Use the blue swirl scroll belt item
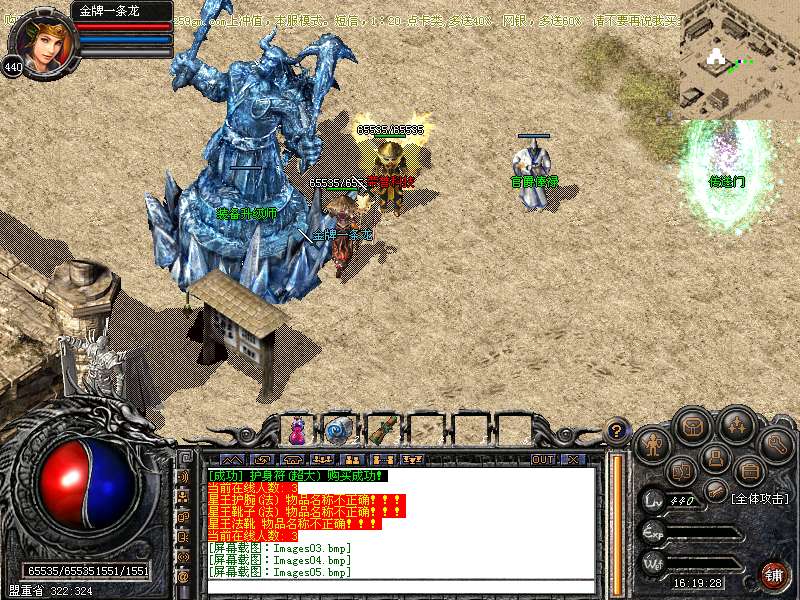 click(338, 430)
